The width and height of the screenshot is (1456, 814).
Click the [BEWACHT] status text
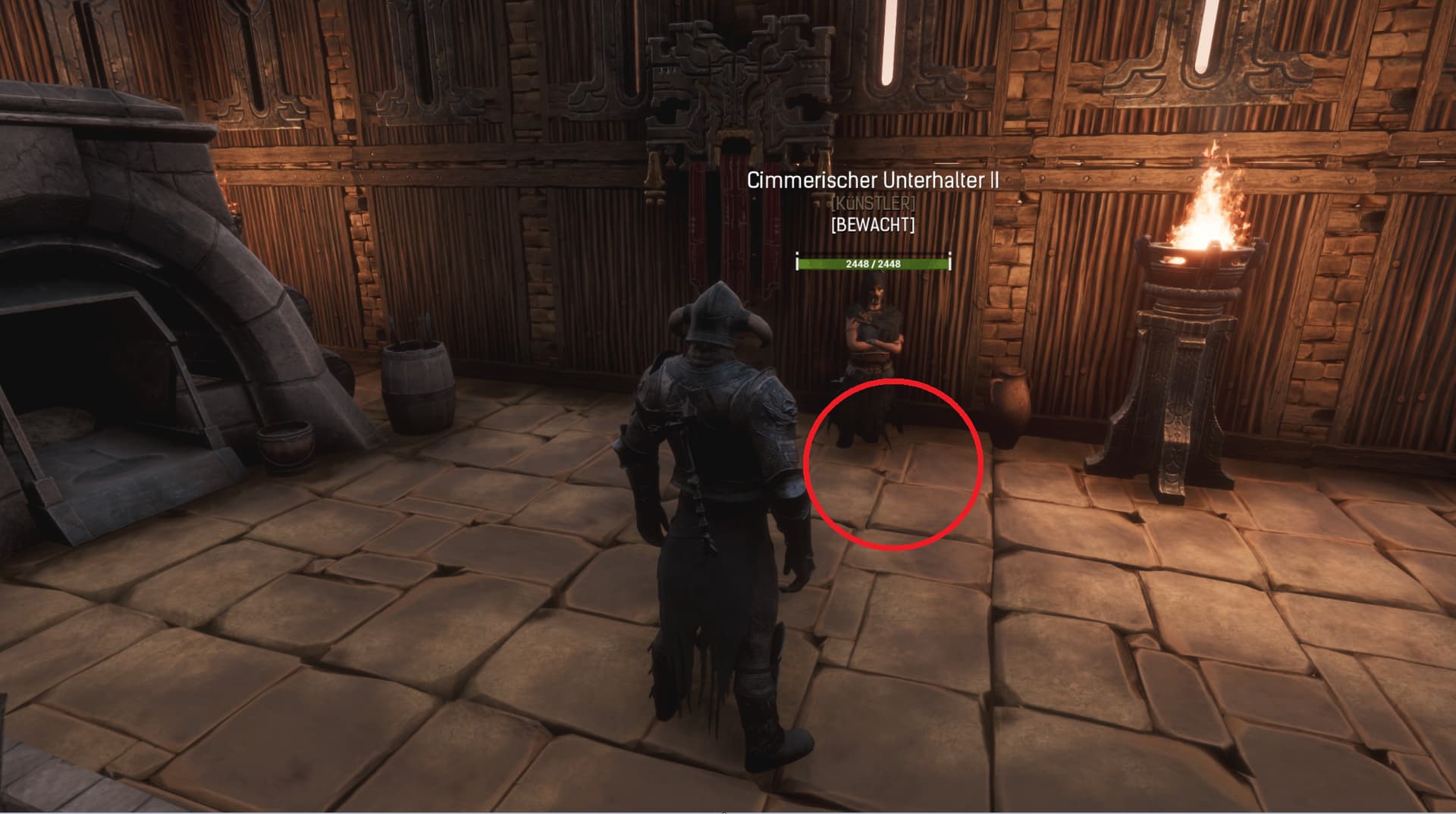click(x=874, y=225)
